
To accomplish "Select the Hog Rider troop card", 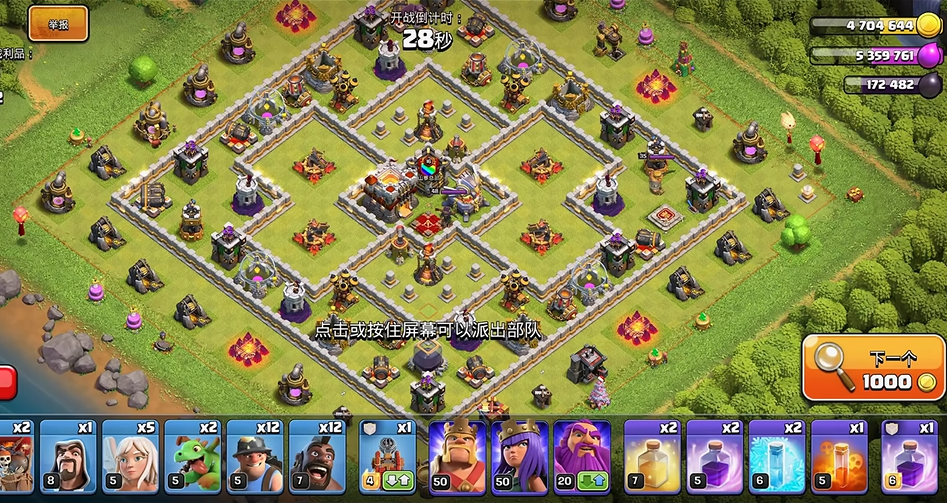I will 317,458.
